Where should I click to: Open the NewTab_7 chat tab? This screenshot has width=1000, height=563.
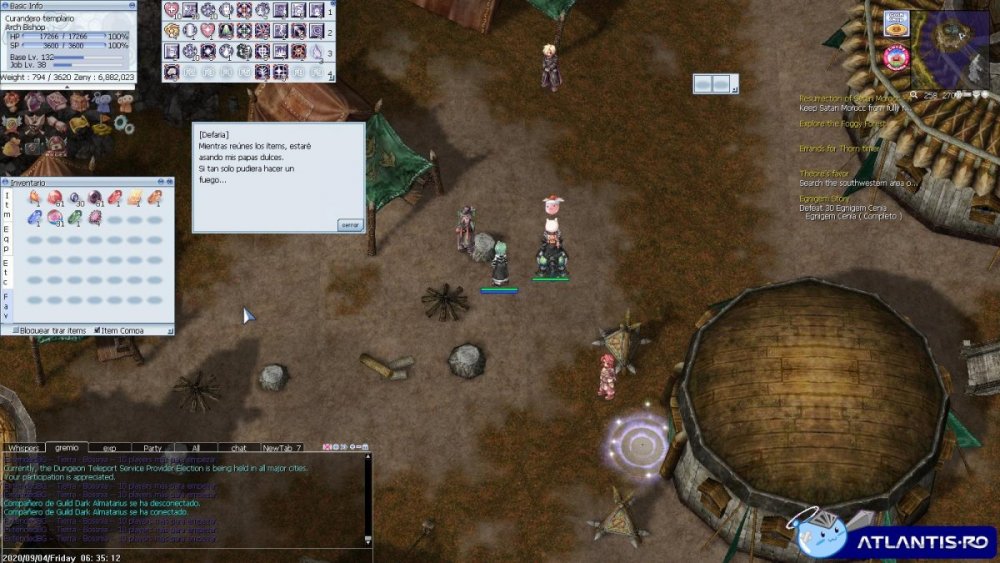tap(282, 448)
